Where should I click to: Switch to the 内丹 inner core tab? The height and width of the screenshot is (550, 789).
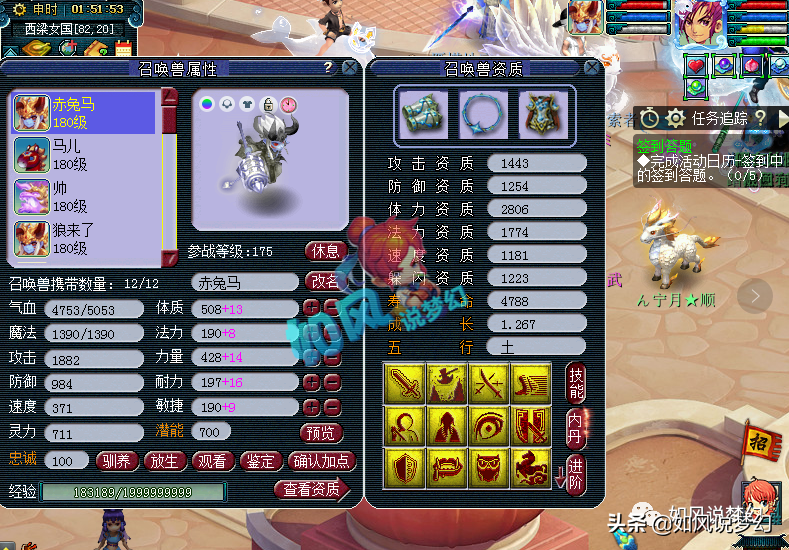[575, 424]
